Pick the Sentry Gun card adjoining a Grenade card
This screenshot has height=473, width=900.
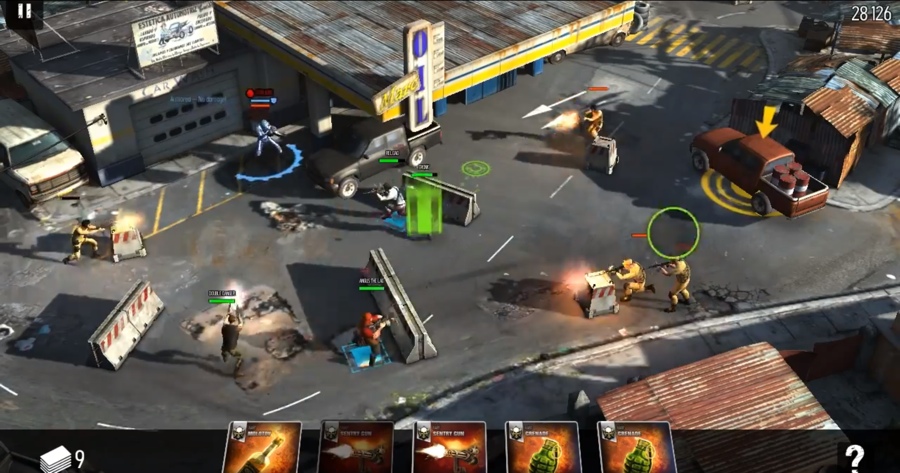pos(450,448)
